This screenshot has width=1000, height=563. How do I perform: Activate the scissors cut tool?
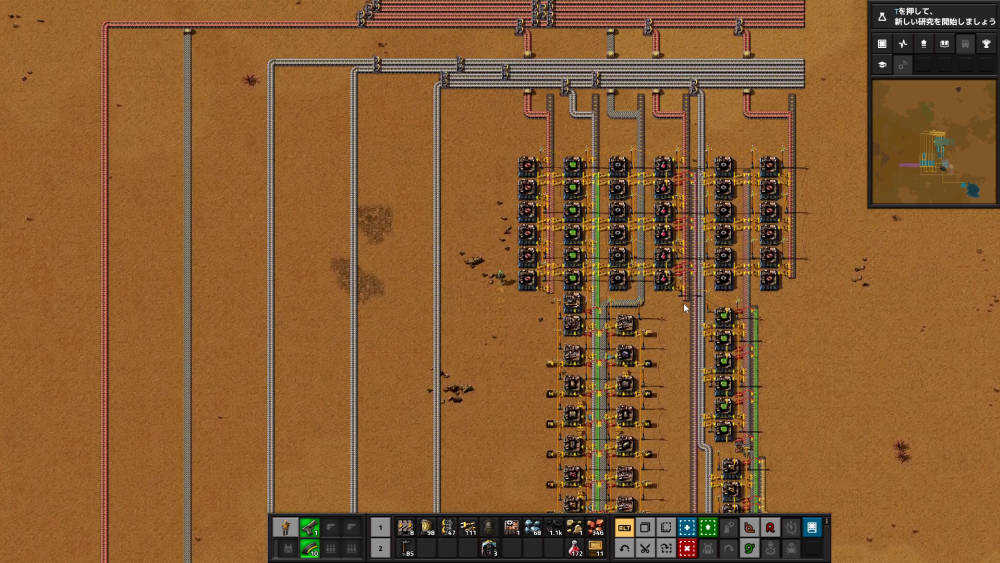tap(645, 548)
